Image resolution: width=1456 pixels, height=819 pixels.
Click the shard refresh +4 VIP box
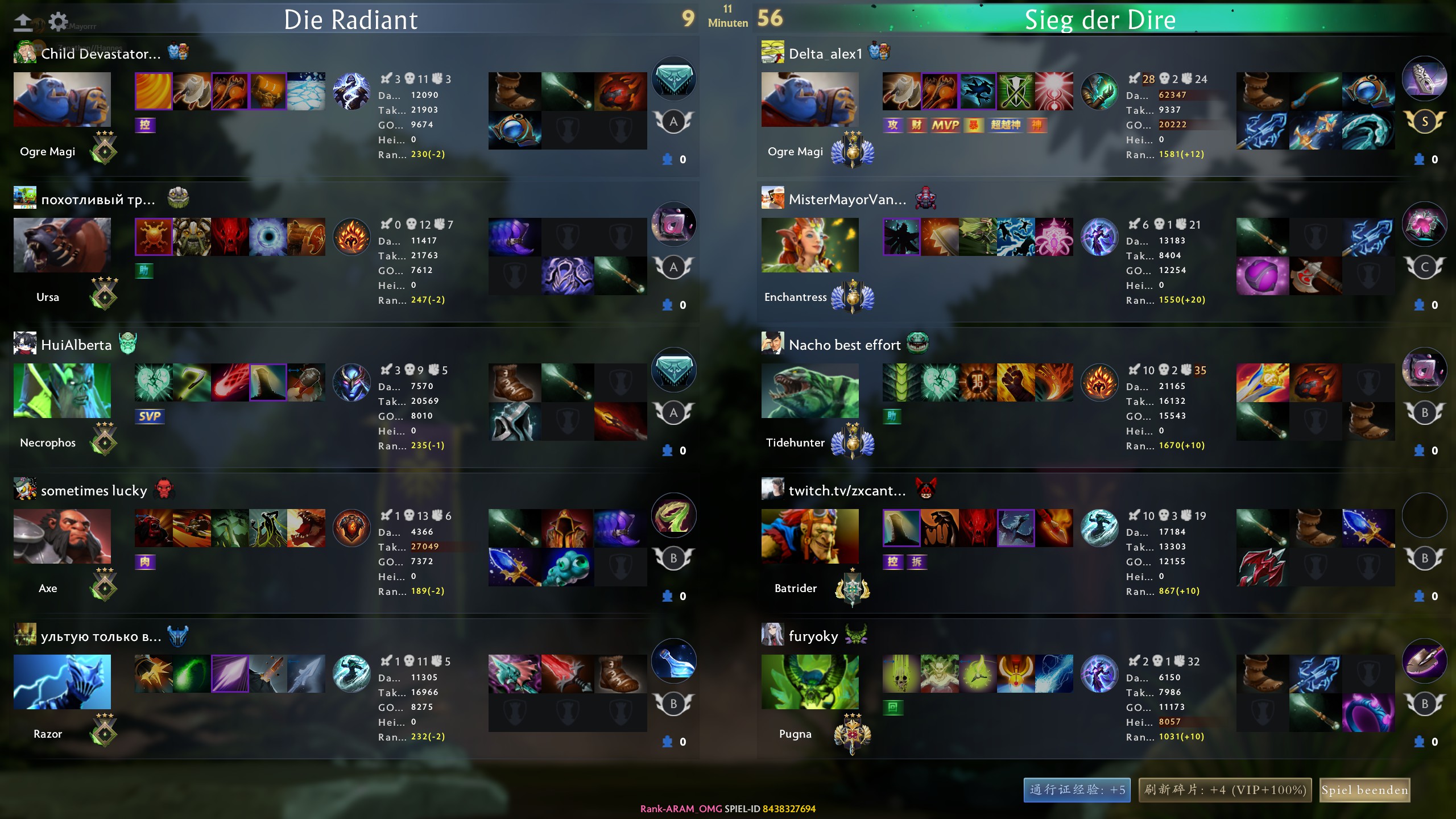coord(1225,790)
